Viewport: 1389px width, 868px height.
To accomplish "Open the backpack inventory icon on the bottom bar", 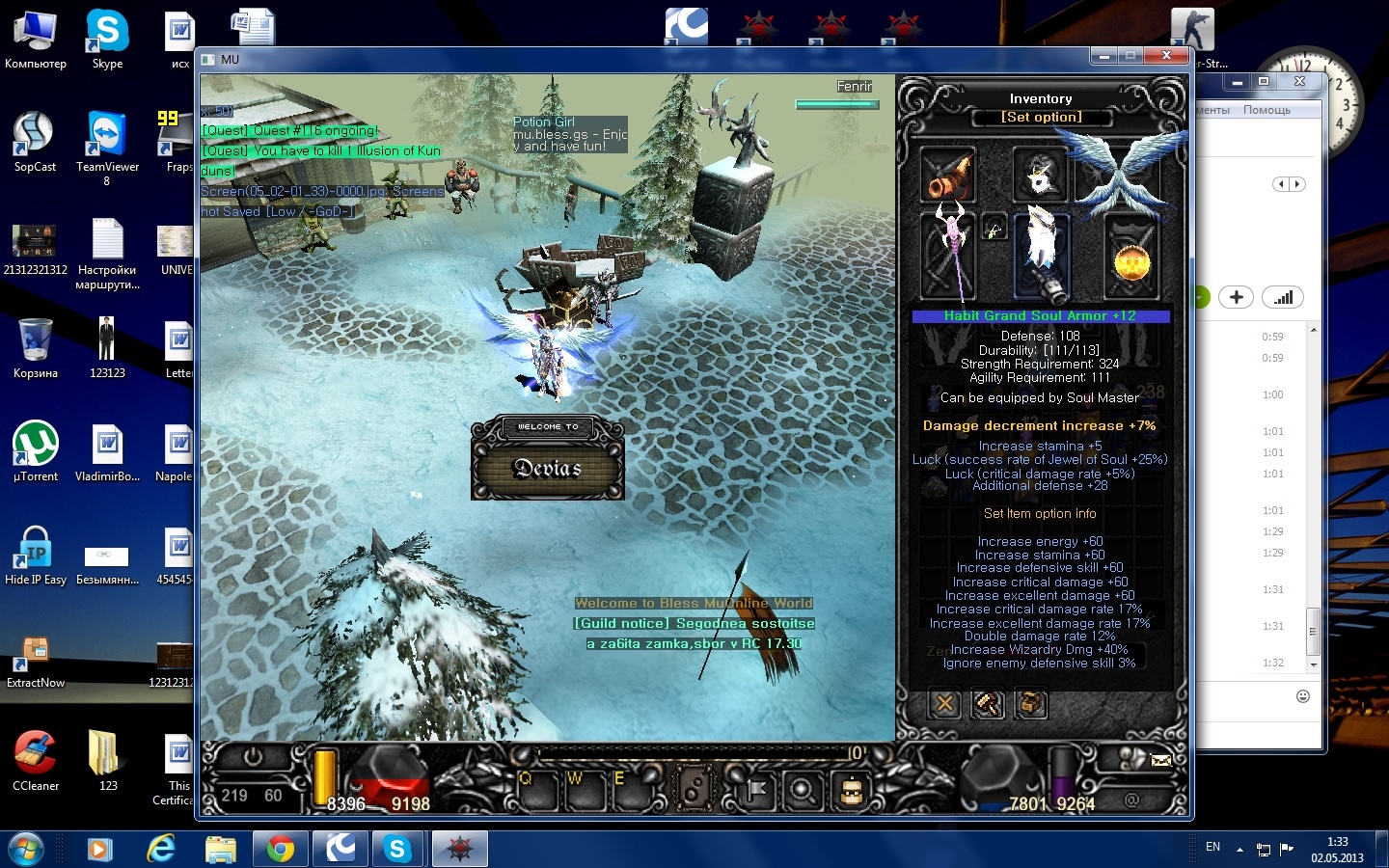I will [851, 791].
